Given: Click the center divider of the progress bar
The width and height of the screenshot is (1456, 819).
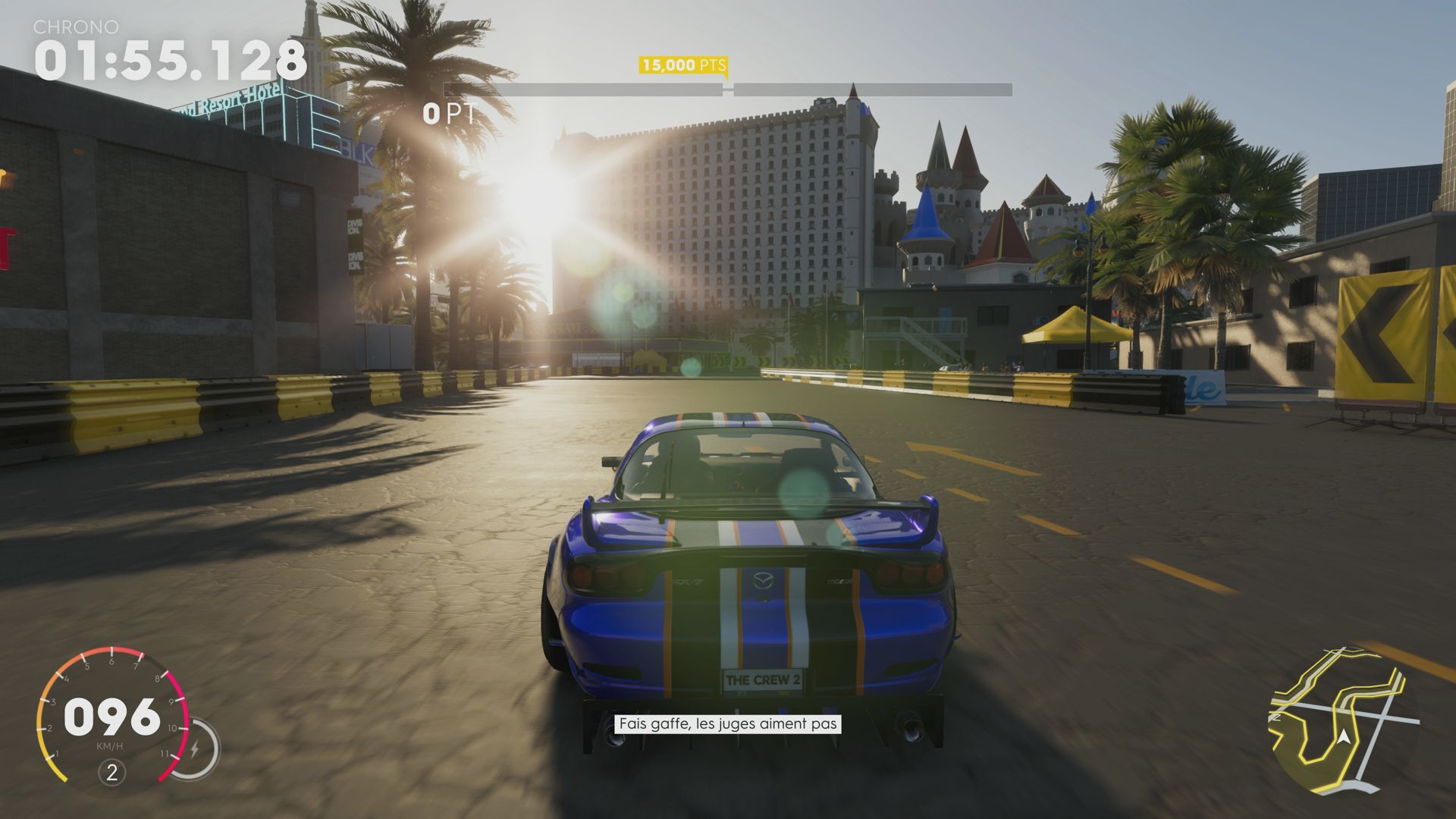Looking at the screenshot, I should pos(726,87).
